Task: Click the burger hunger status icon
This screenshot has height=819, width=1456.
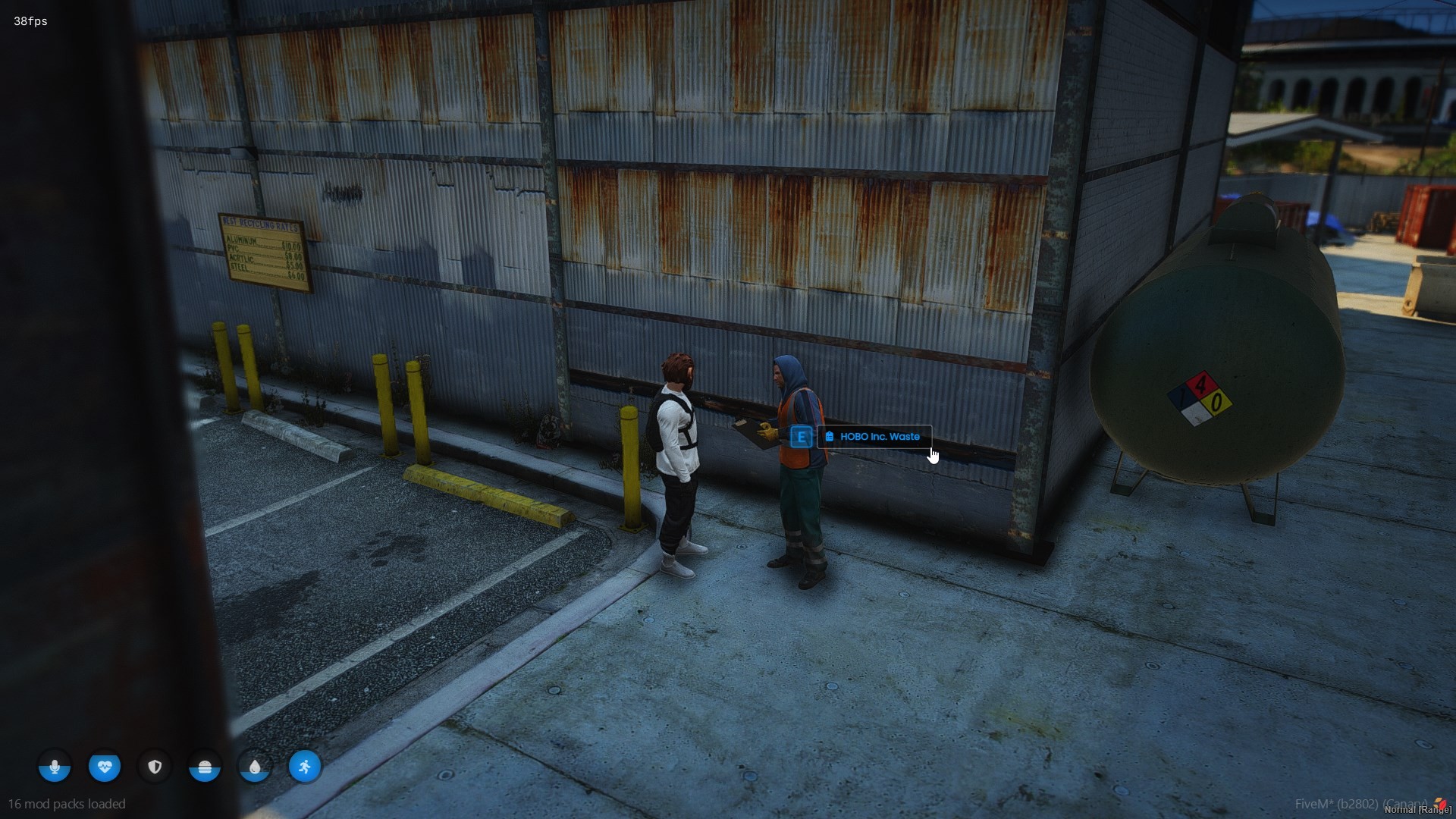Action: tap(205, 767)
